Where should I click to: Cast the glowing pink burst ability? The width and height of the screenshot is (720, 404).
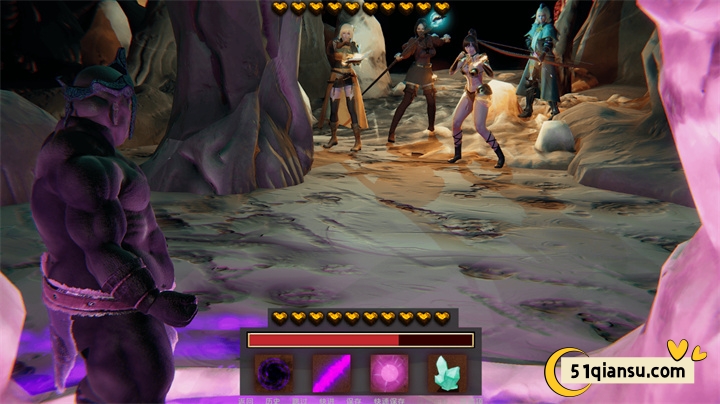point(389,373)
